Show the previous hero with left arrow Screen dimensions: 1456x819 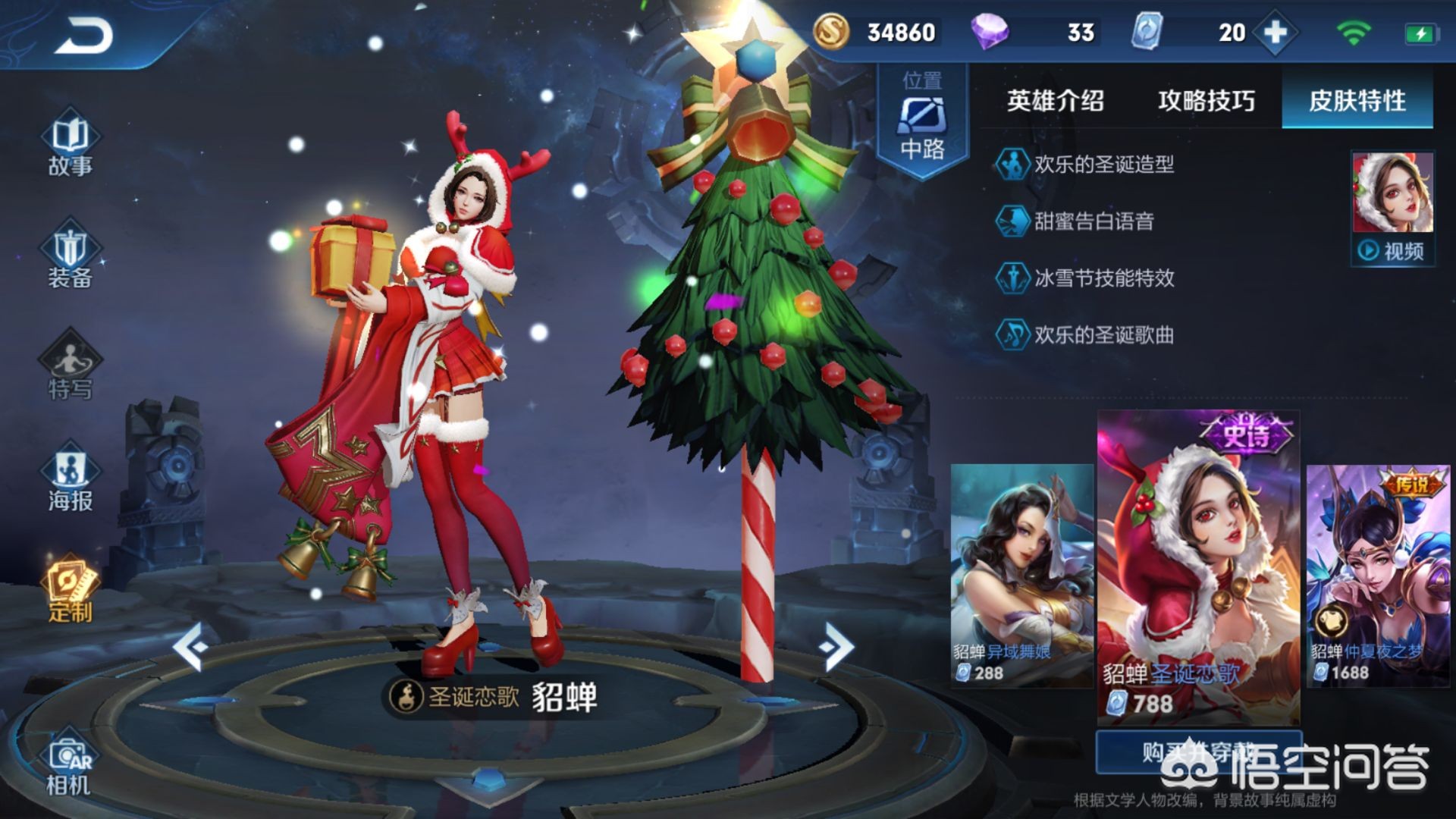coord(190,646)
